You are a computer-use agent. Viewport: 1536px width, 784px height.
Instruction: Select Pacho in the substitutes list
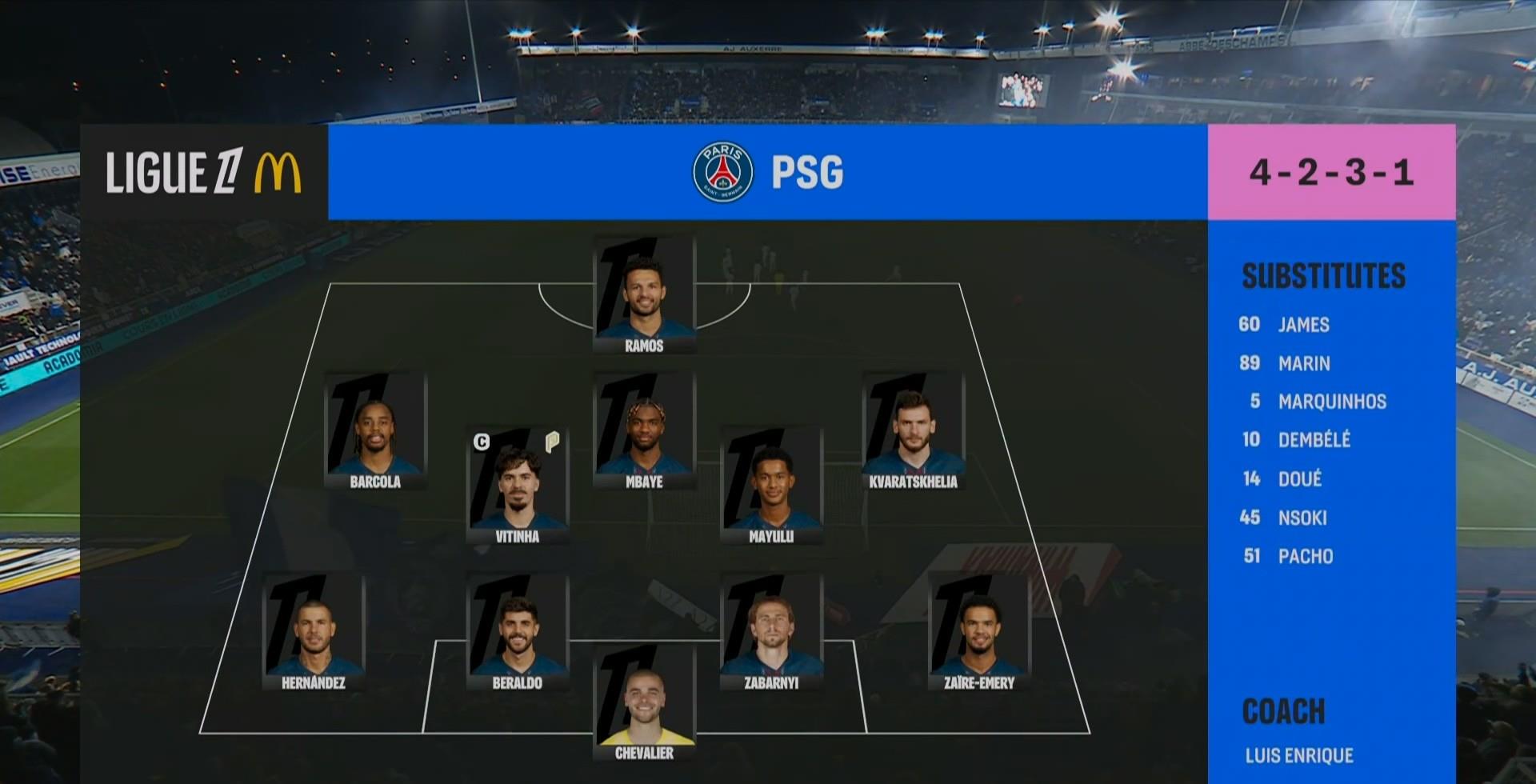pos(1305,556)
